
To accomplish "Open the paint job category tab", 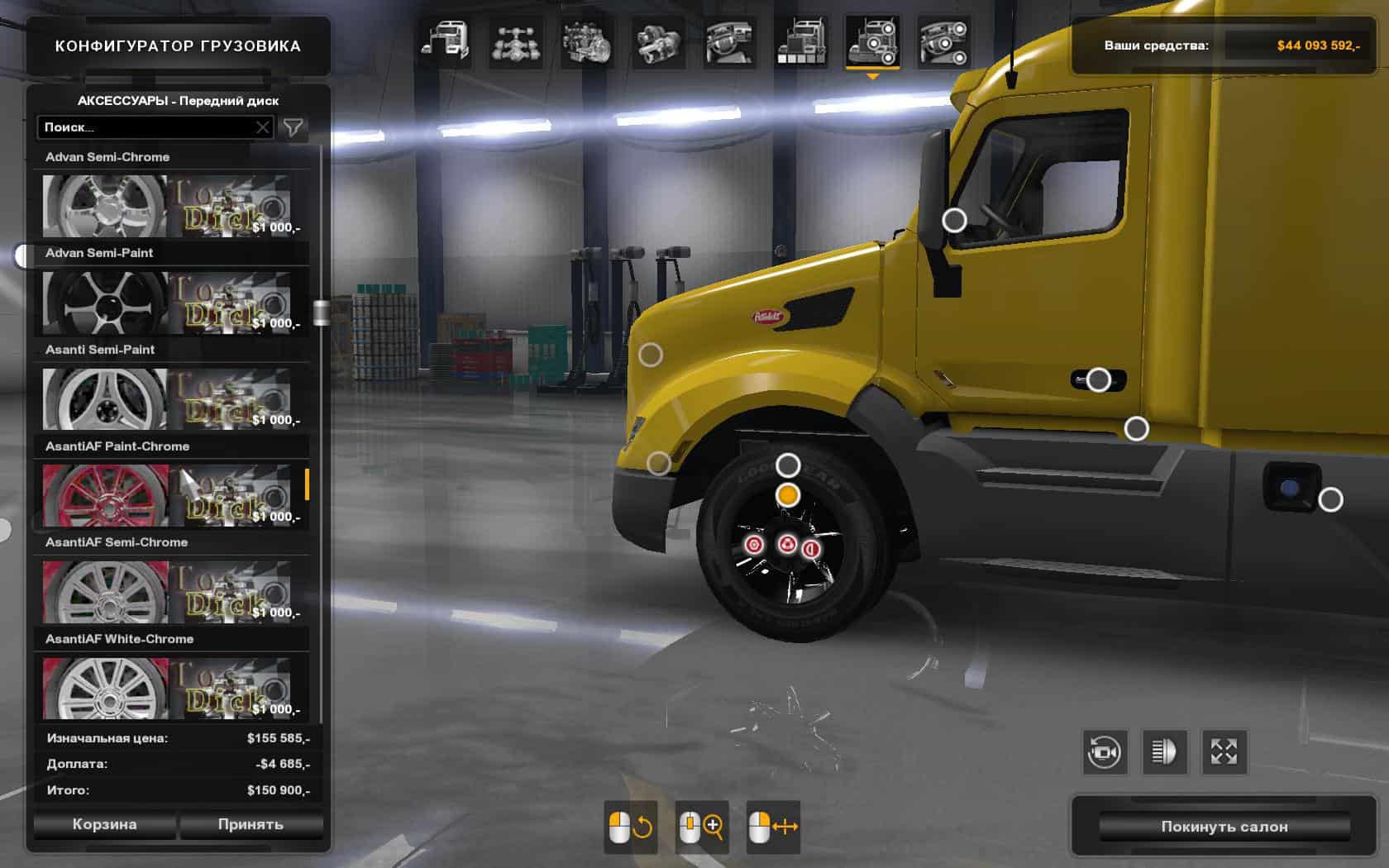I will click(x=800, y=41).
